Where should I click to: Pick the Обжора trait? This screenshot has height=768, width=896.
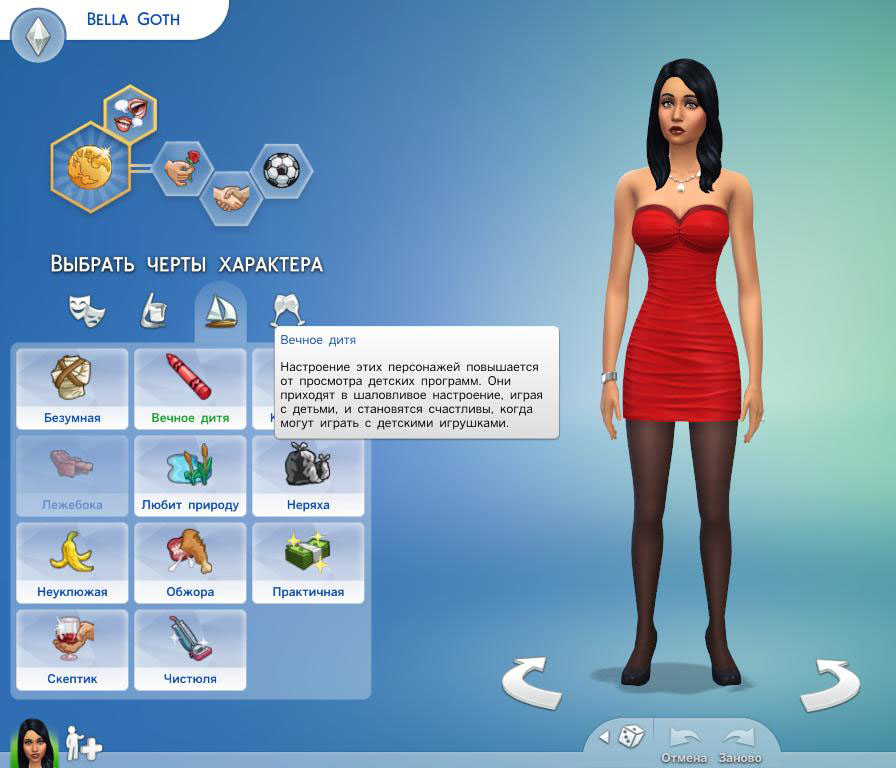(x=190, y=562)
